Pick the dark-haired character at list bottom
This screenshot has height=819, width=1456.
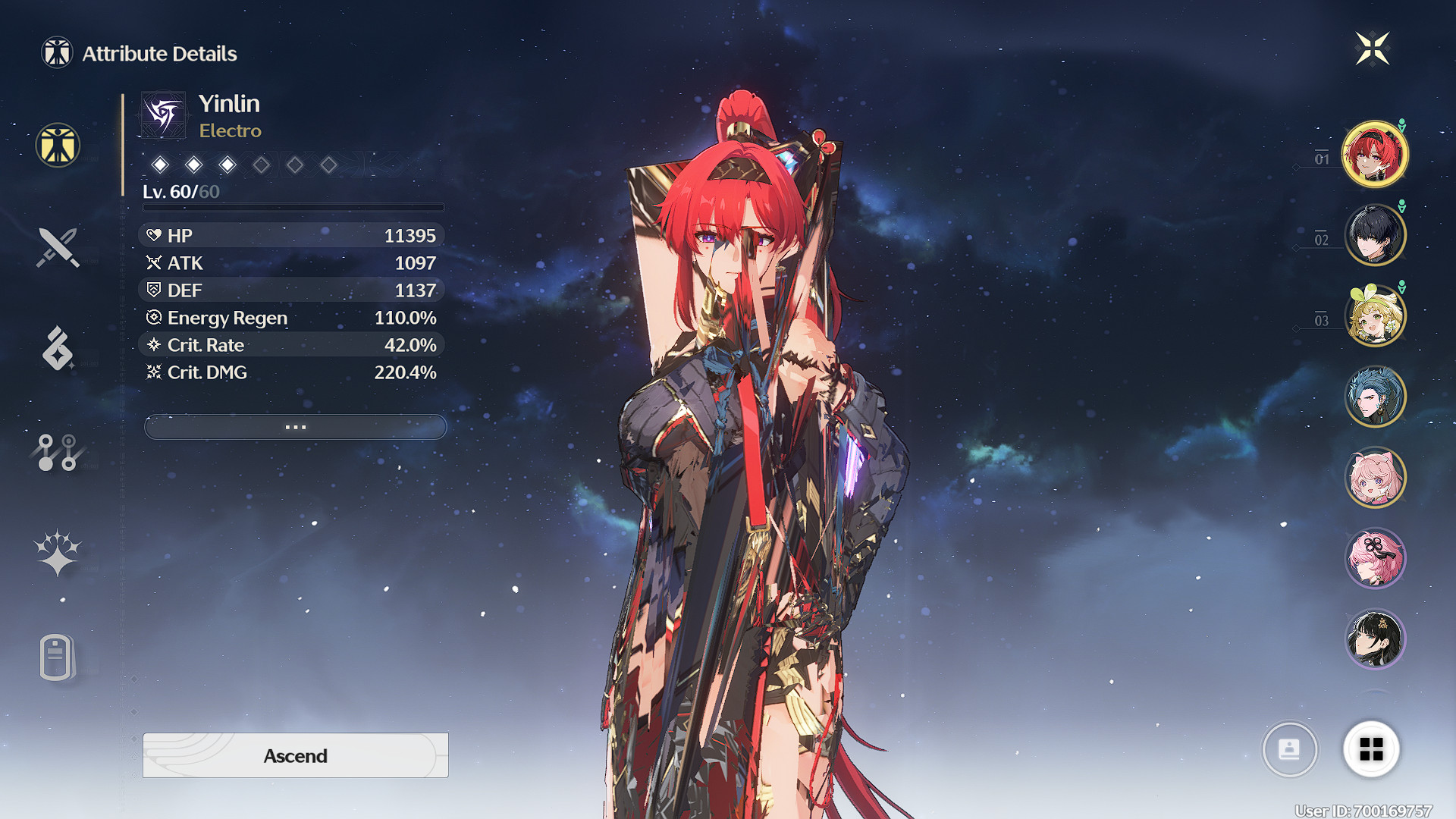1375,639
